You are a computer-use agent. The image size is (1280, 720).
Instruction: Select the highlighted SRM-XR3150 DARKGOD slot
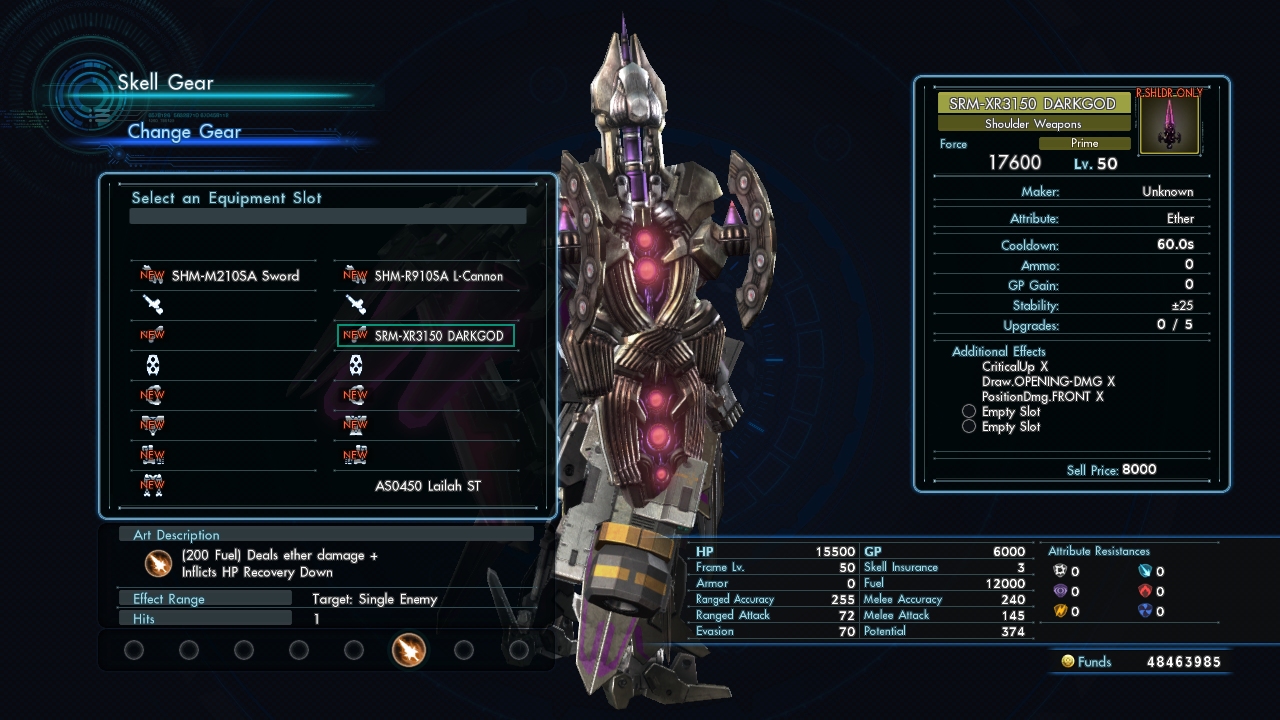427,336
